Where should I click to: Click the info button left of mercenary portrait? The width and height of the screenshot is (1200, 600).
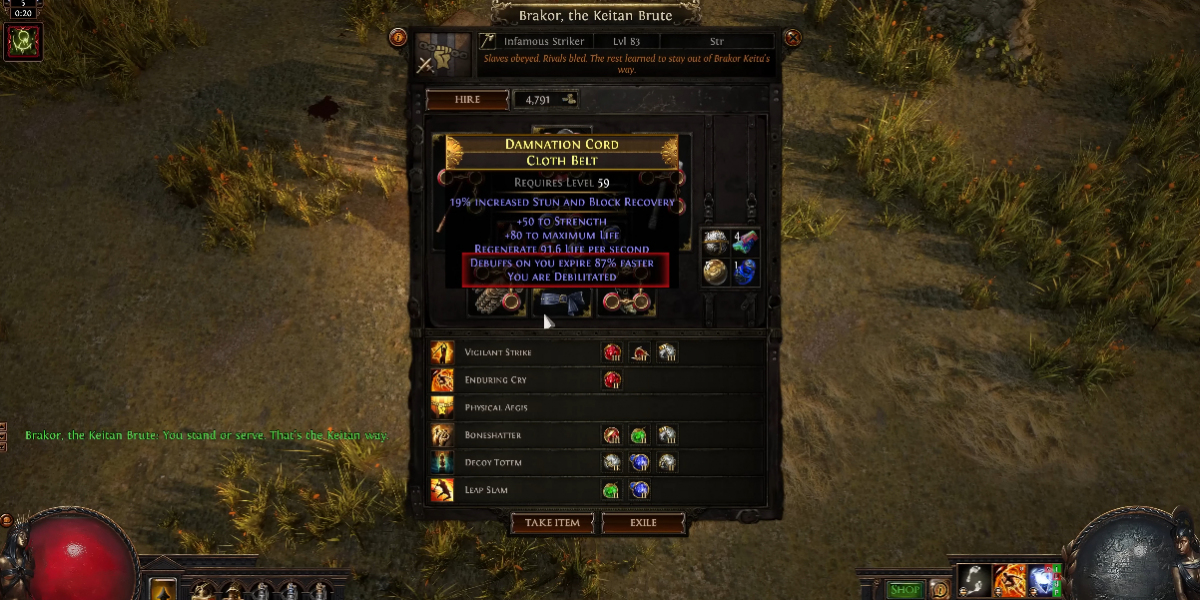coord(398,38)
